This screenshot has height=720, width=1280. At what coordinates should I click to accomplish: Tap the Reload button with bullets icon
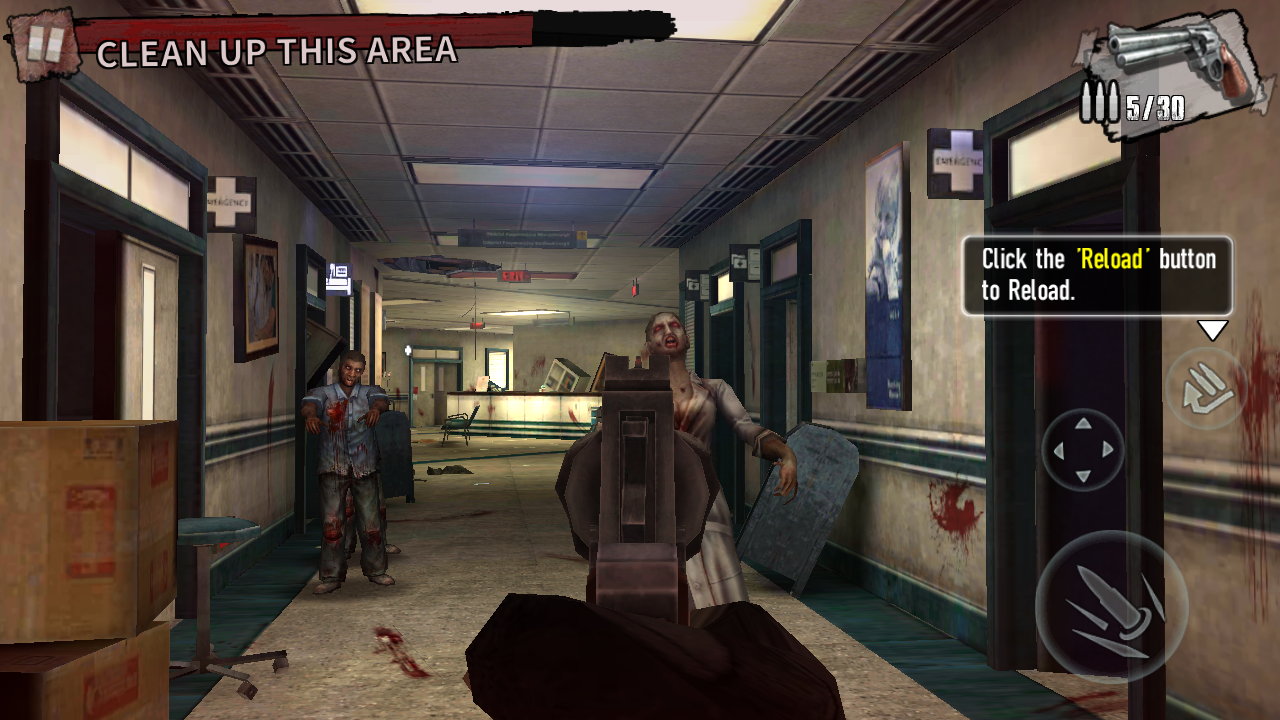[1205, 388]
